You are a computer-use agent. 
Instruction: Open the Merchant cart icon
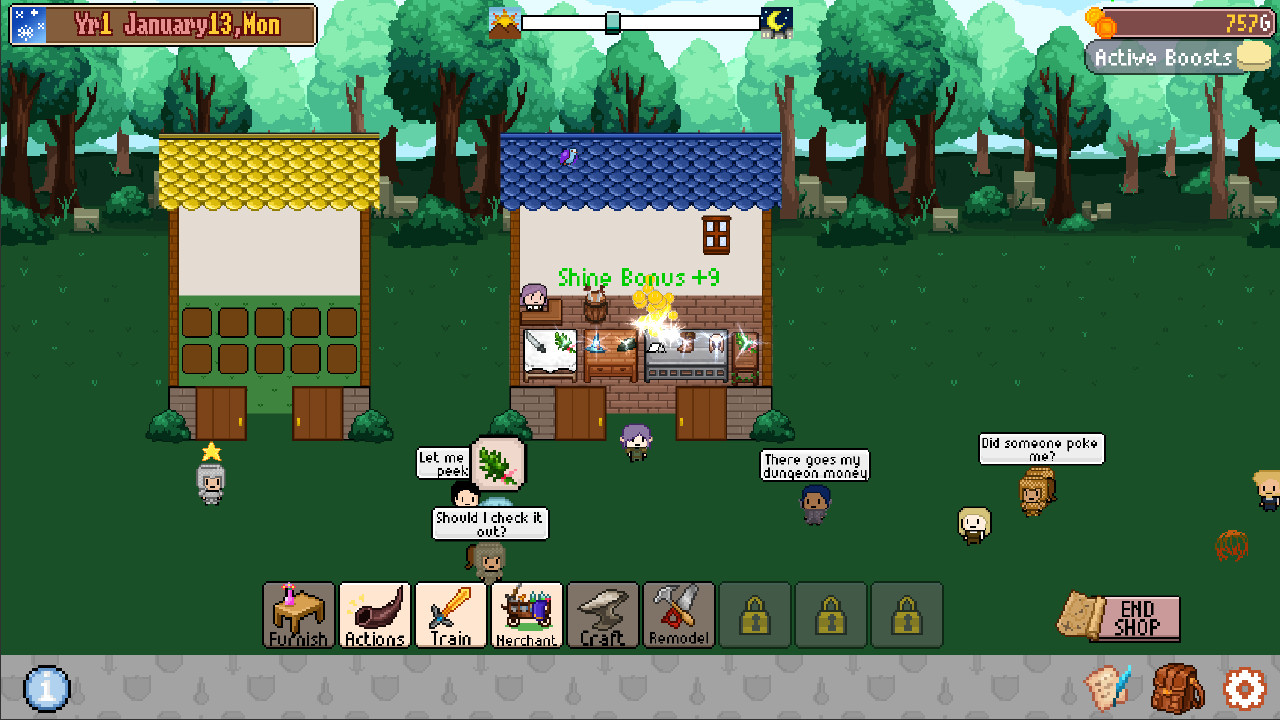[x=525, y=615]
